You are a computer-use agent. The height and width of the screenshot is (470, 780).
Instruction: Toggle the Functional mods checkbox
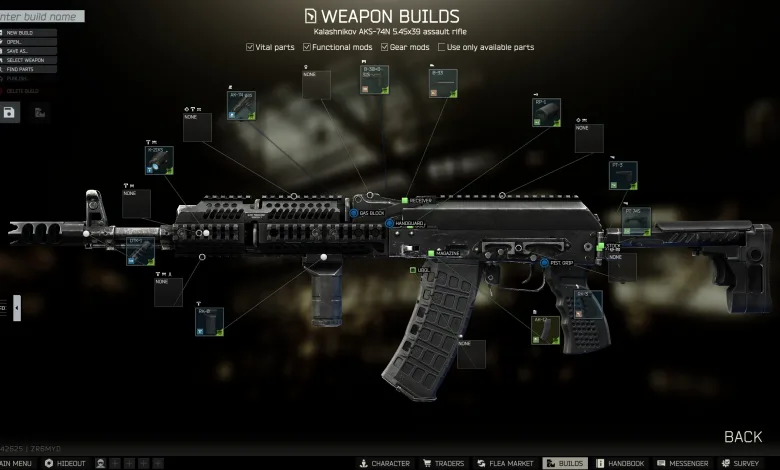(x=308, y=47)
